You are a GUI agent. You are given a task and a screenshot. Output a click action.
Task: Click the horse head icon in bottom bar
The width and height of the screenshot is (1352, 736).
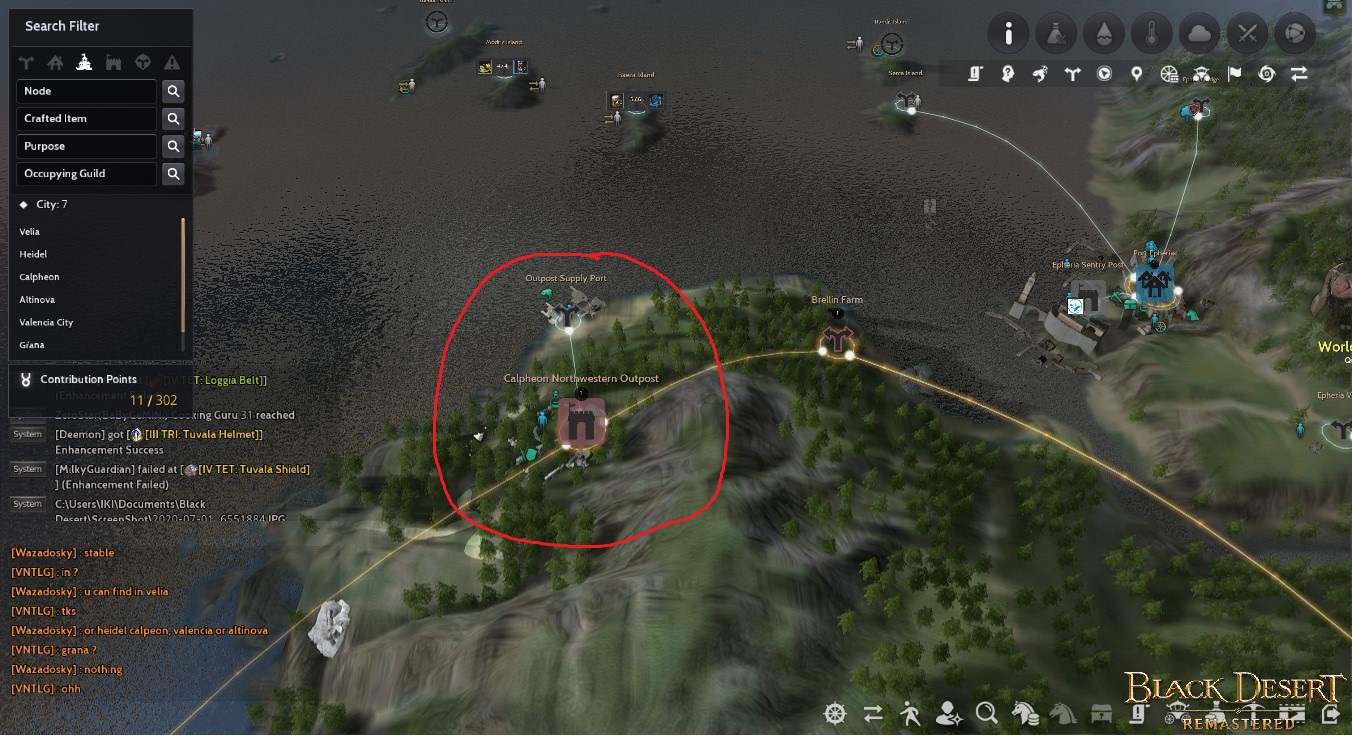pos(1061,715)
